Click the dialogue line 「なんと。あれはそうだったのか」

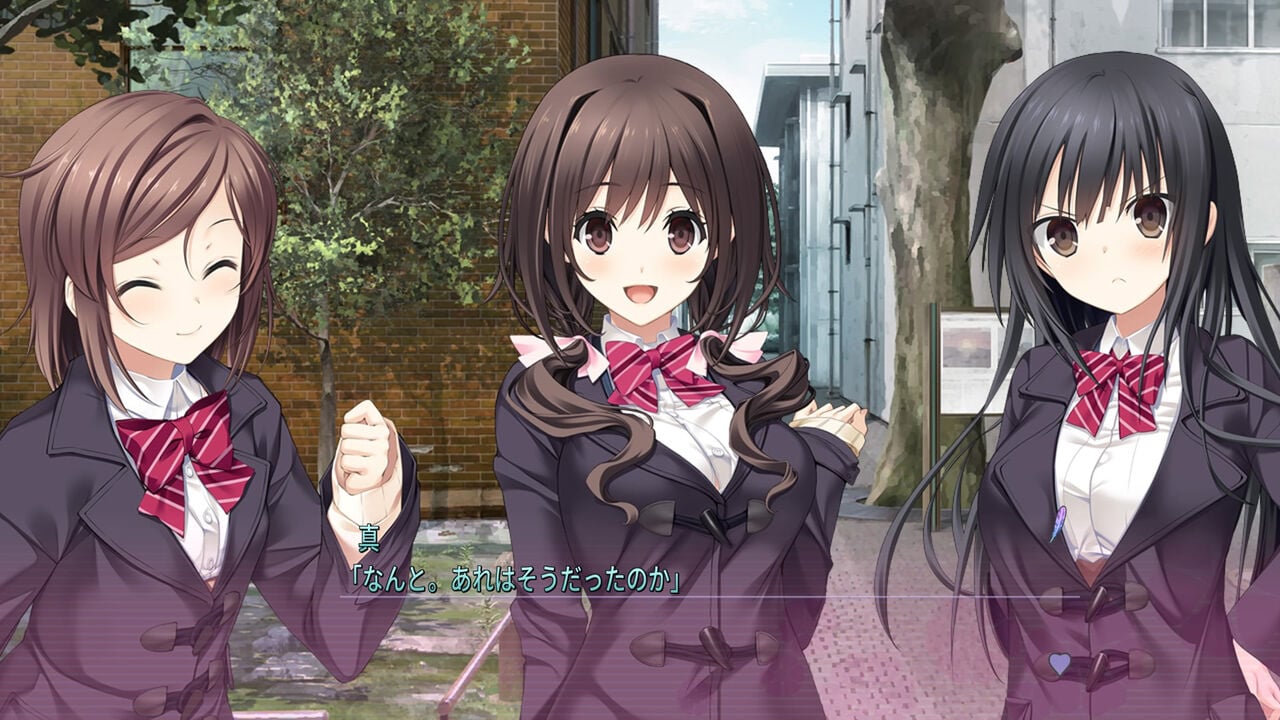click(520, 578)
